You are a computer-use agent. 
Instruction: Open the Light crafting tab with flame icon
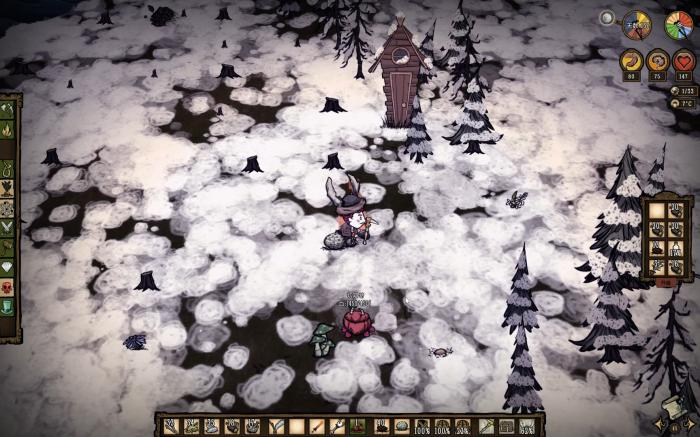tap(7, 129)
